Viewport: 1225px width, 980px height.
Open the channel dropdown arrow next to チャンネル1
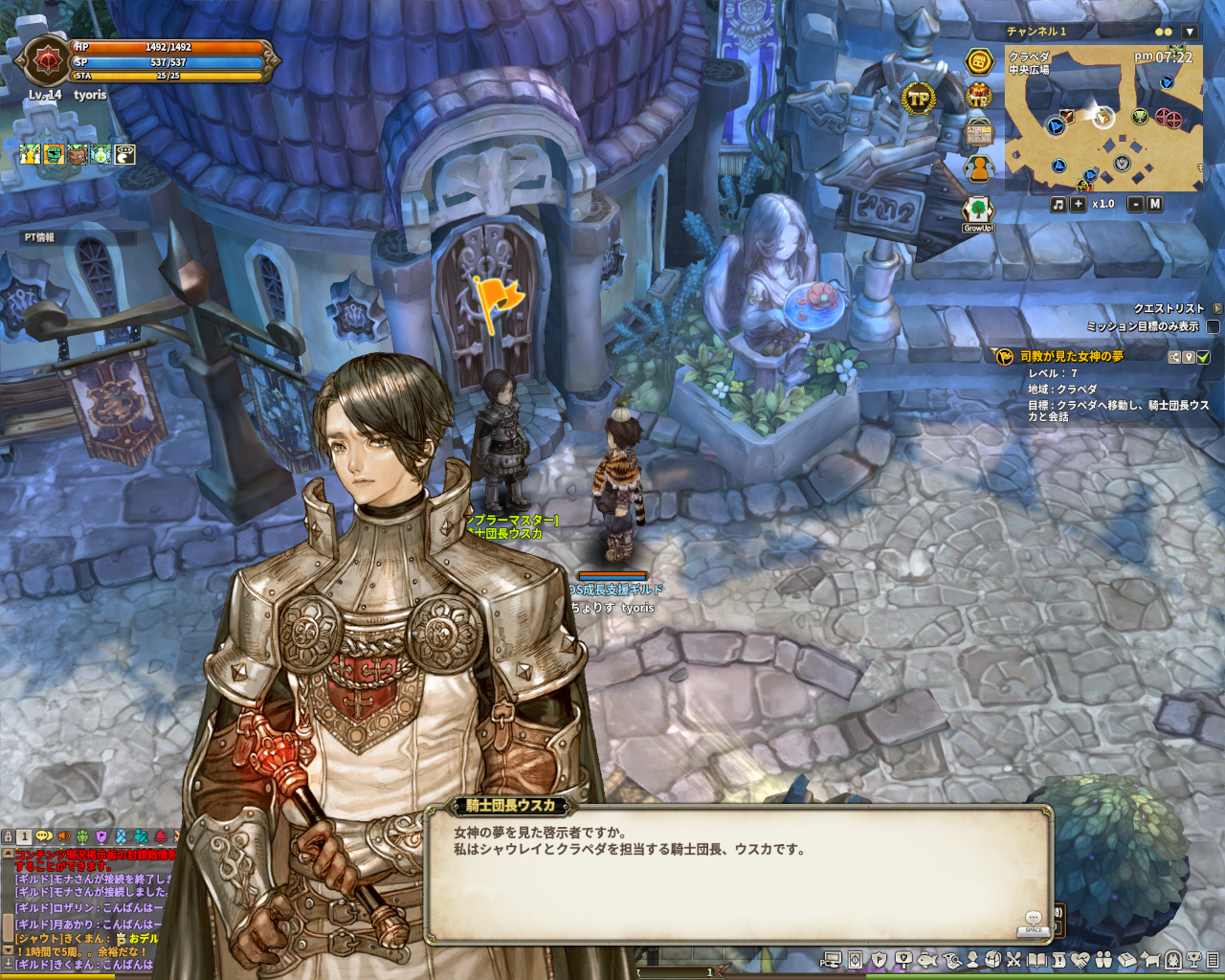pyautogui.click(x=1190, y=32)
